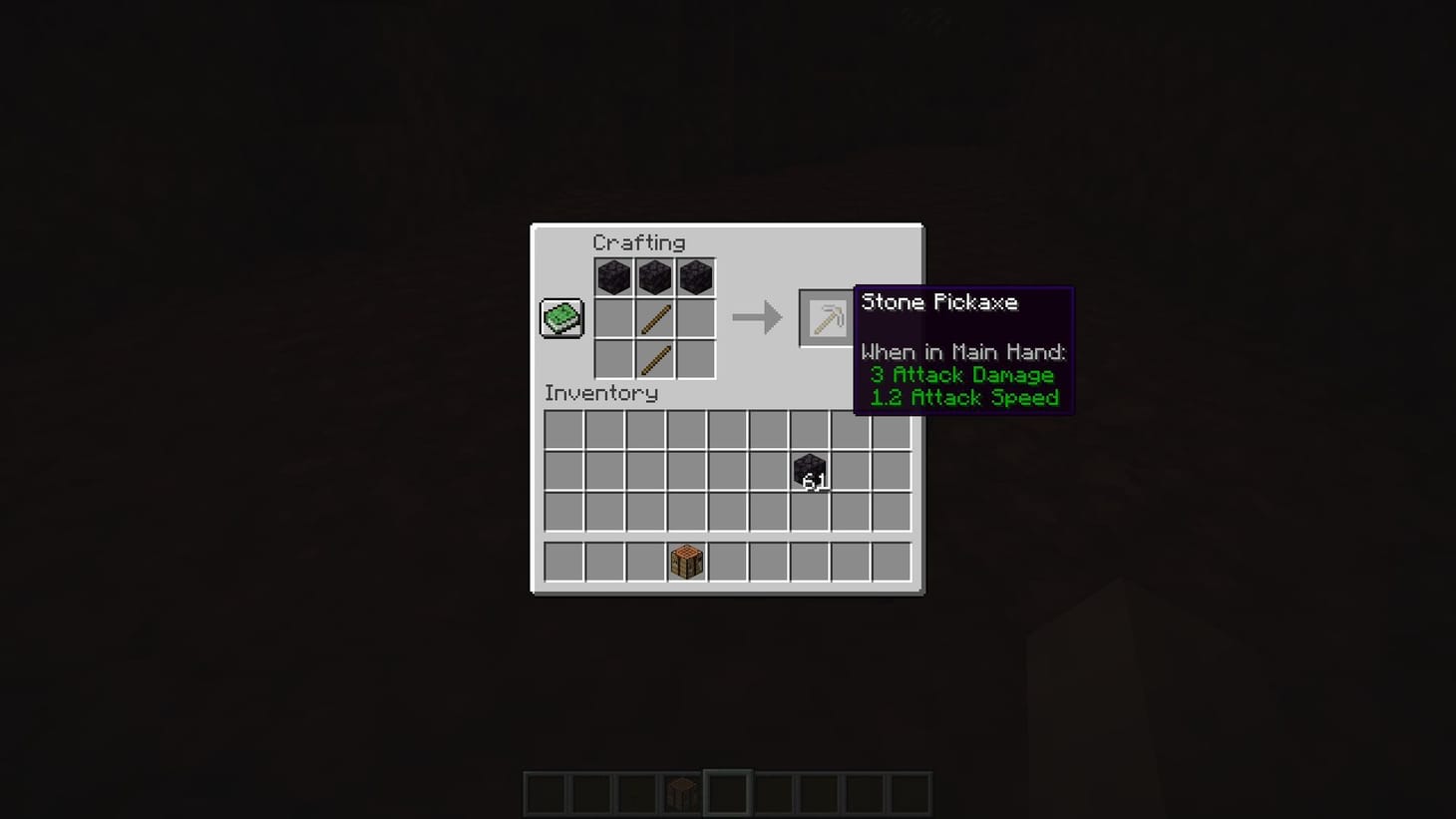Open the green recipe book
Viewport: 1456px width, 819px height.
point(560,317)
